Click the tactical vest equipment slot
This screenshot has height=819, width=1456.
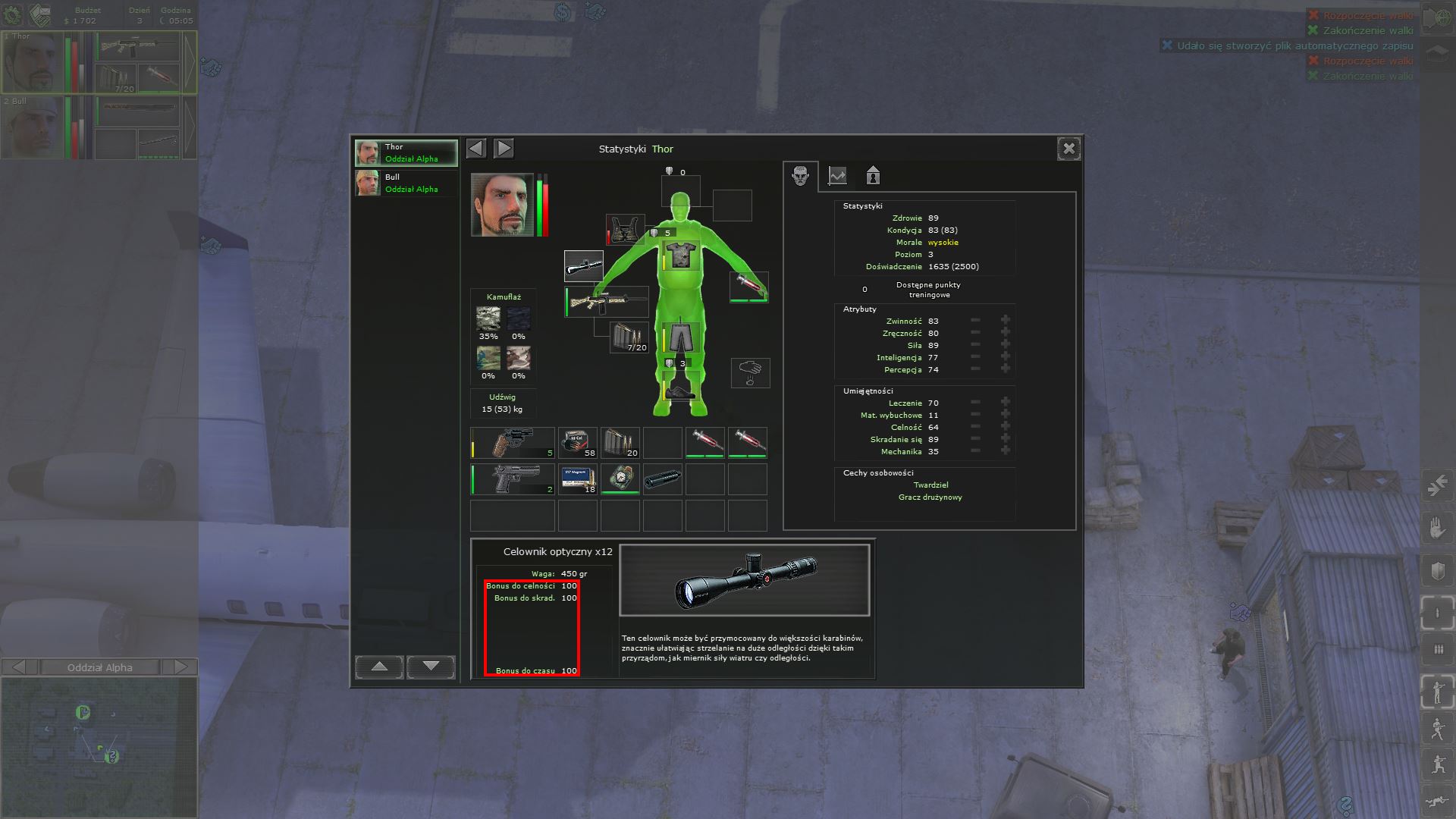pyautogui.click(x=625, y=230)
